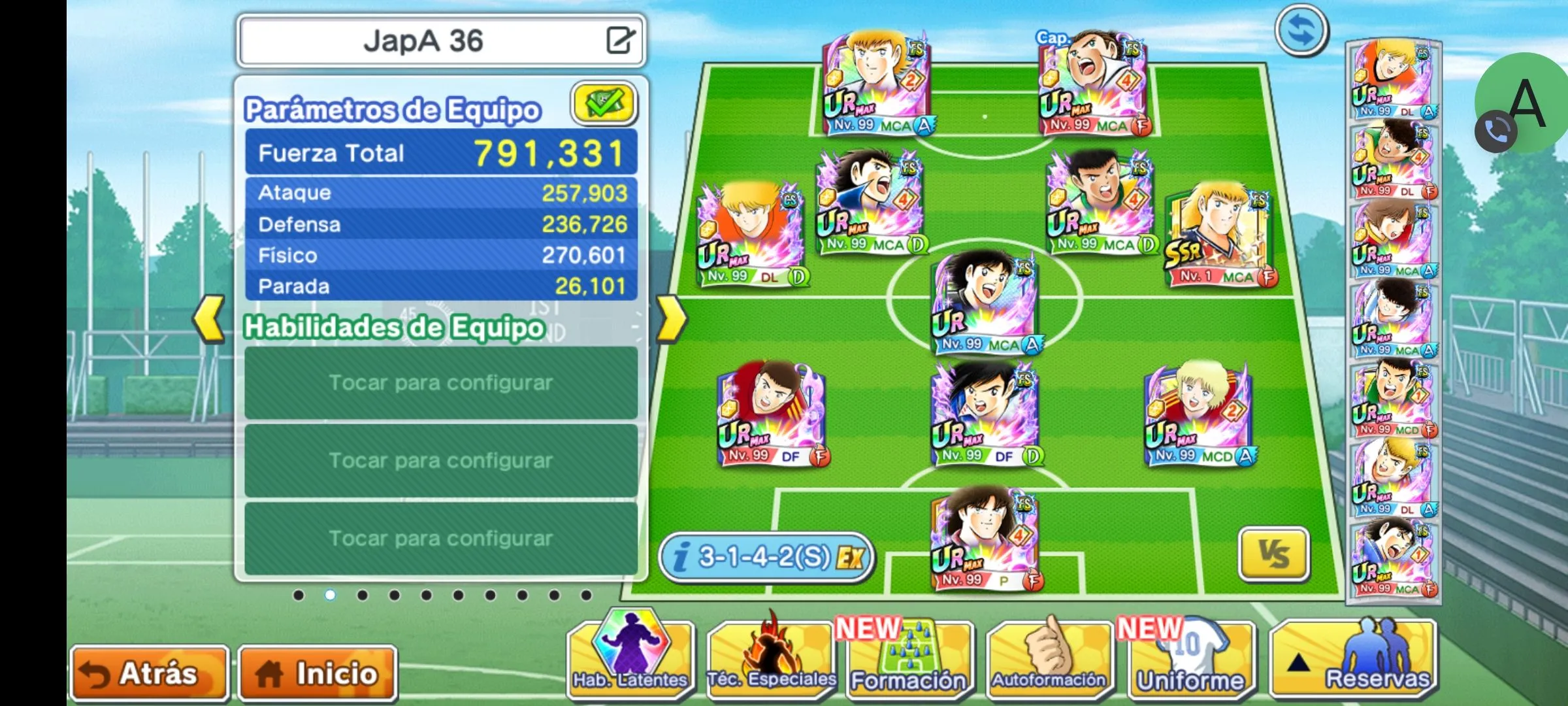The width and height of the screenshot is (1568, 706).
Task: Edit the JapA 36 team name
Action: [x=619, y=41]
